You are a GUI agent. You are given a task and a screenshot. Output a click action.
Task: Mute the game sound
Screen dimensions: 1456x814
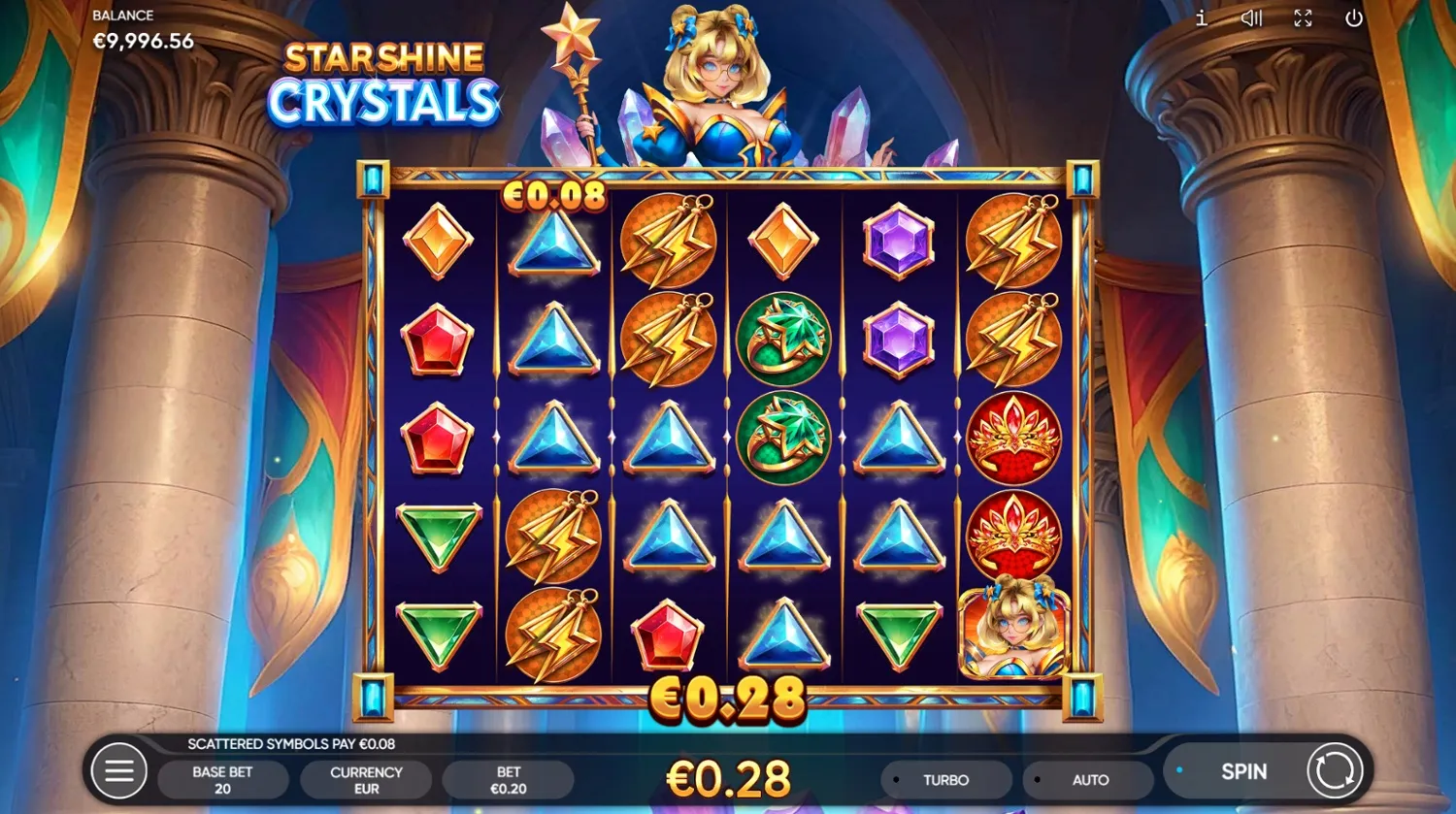pos(1251,17)
